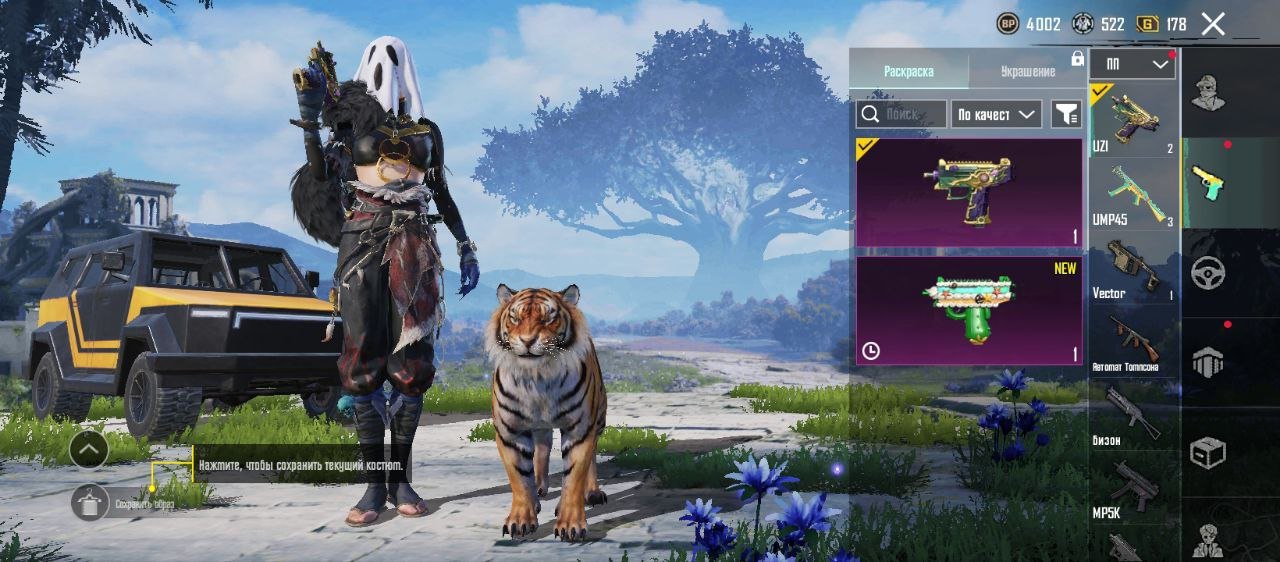Open the parachute backpack category icon
1280x562 pixels.
(1208, 362)
